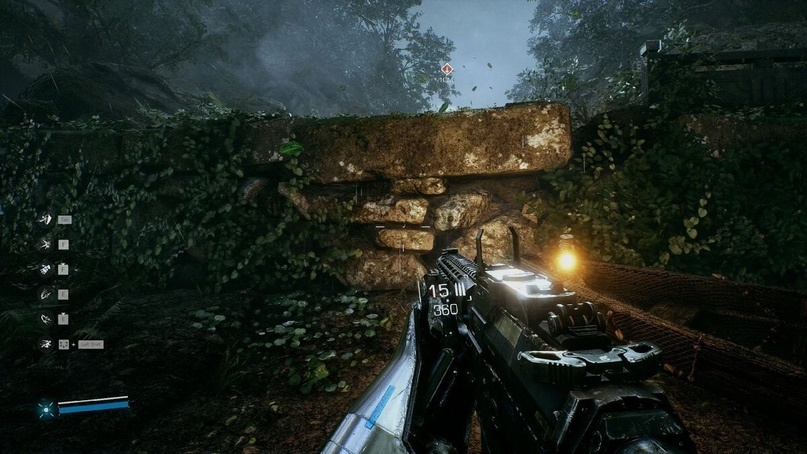Click the glowing blue energy core icon
This screenshot has height=454, width=807.
point(45,408)
